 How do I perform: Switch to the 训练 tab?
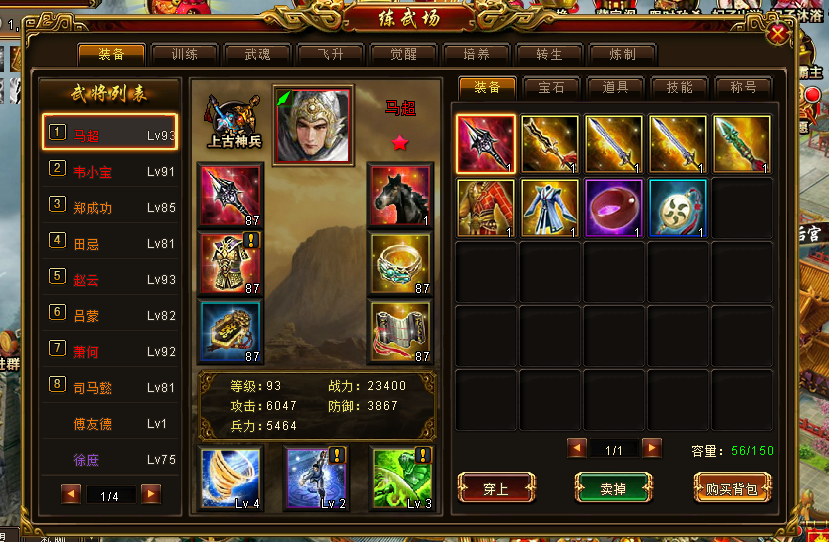tap(183, 54)
